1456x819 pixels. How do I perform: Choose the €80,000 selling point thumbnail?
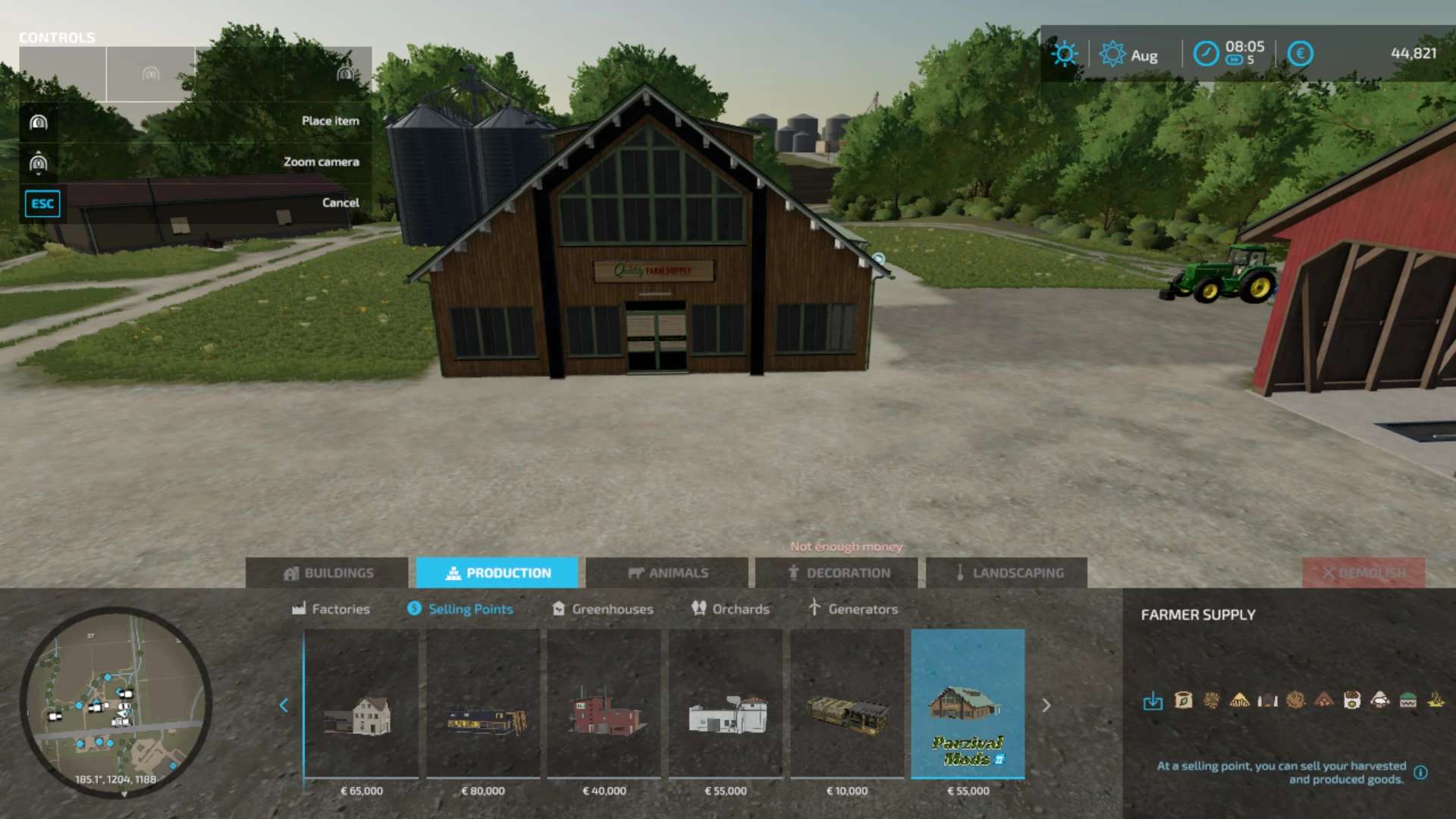point(483,704)
